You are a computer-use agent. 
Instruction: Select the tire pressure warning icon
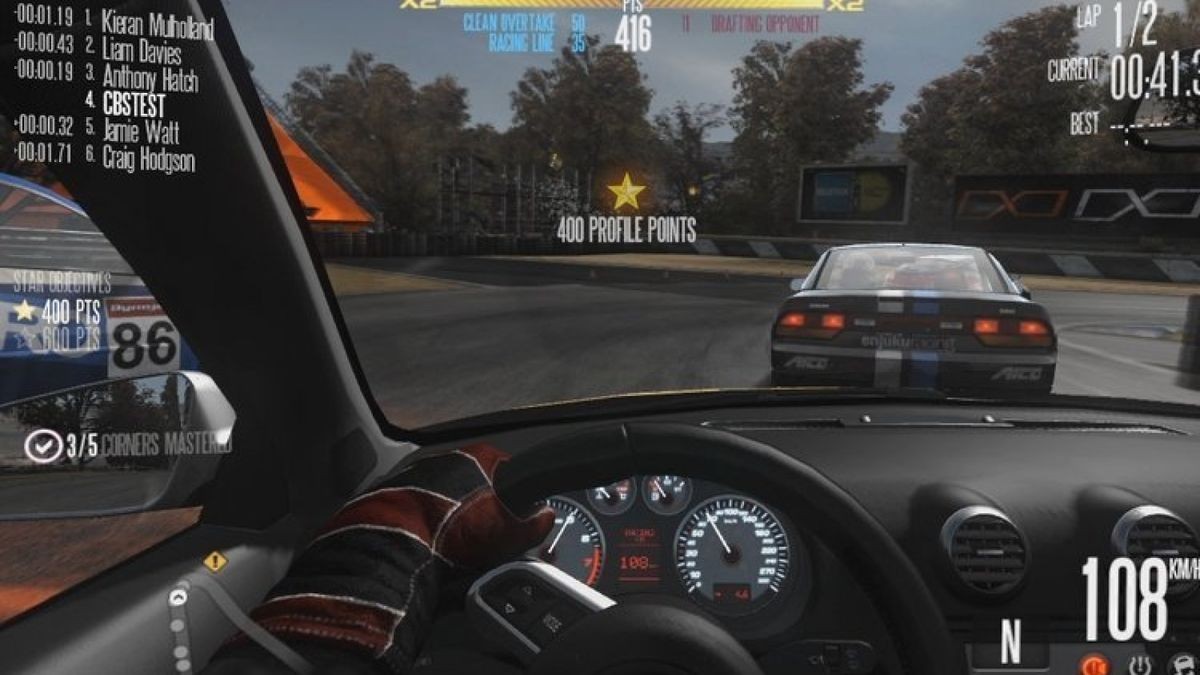point(1139,664)
